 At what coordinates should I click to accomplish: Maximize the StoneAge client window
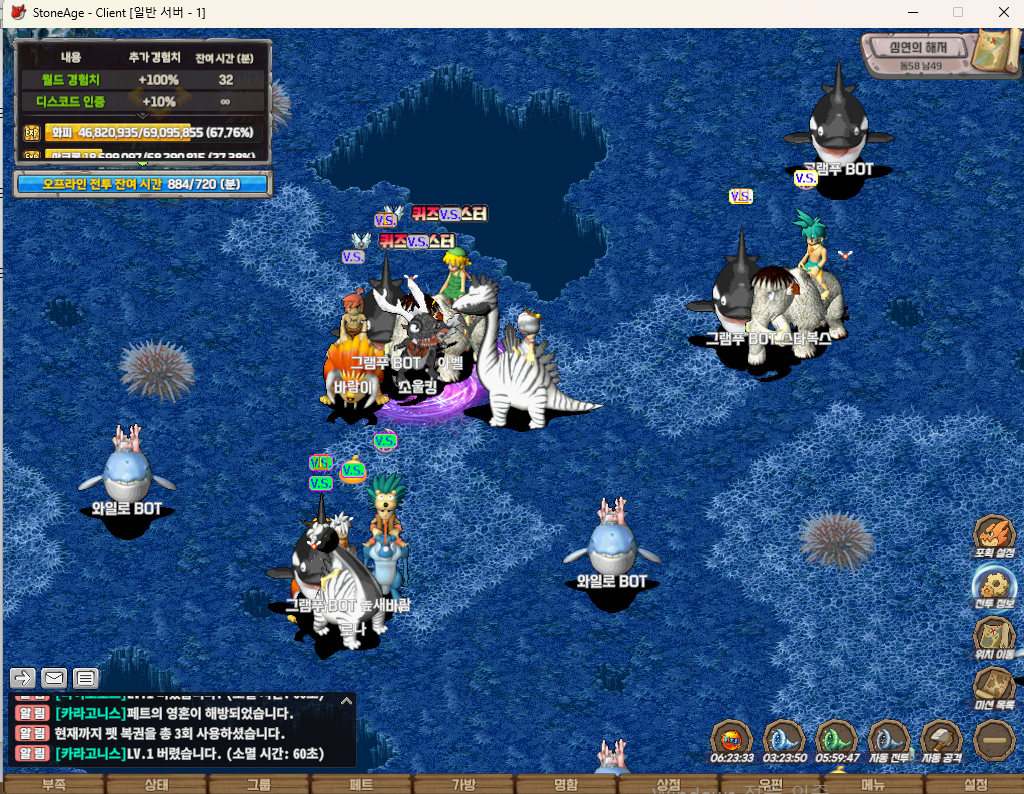957,12
